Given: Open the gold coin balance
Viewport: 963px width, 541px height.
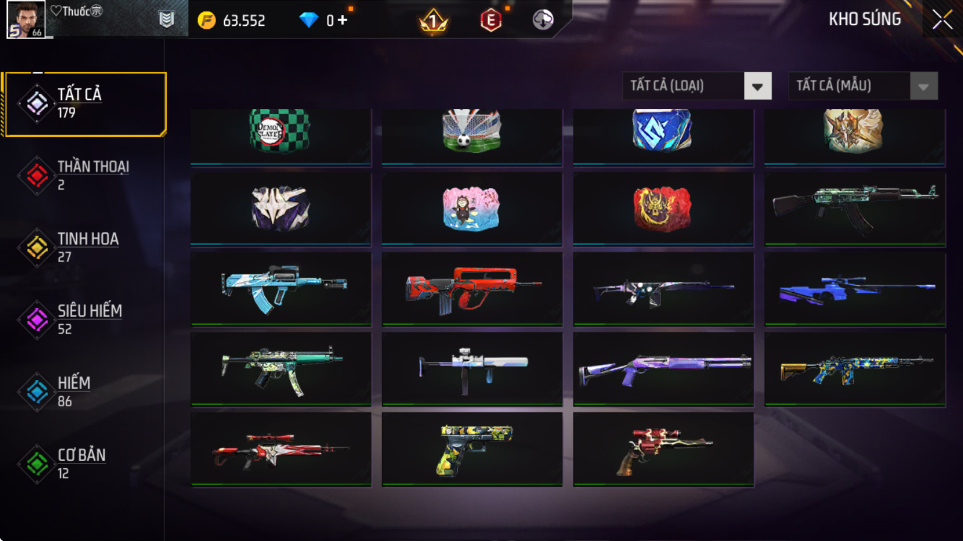Looking at the screenshot, I should click(232, 20).
